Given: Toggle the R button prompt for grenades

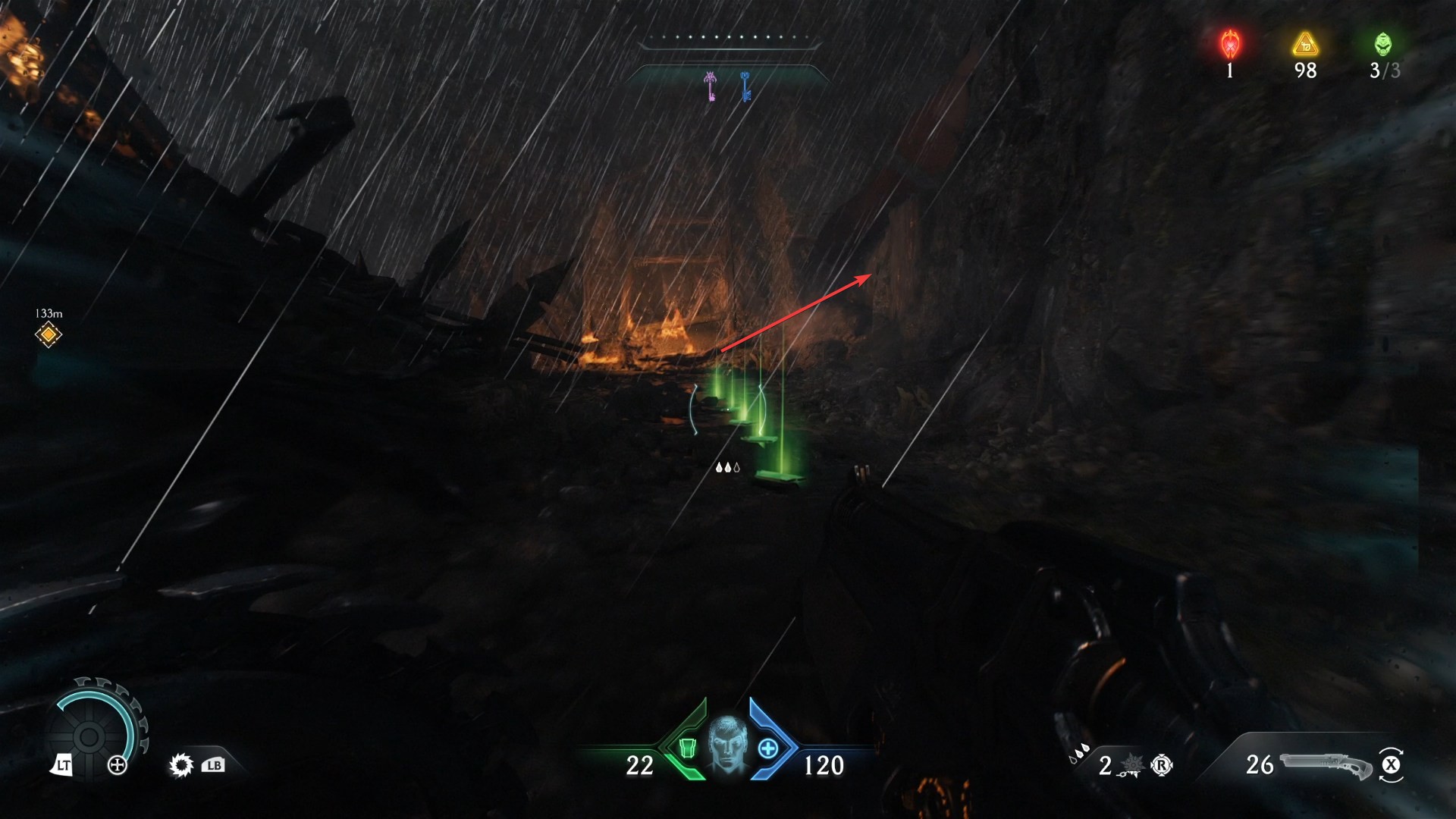Looking at the screenshot, I should [1161, 766].
